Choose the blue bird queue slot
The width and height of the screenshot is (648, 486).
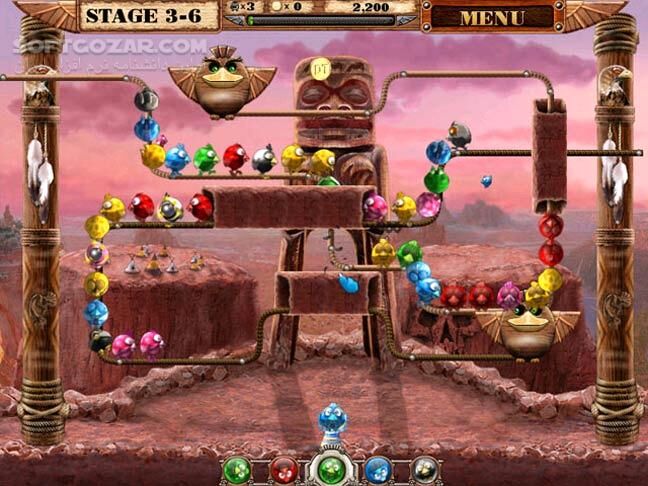(377, 468)
